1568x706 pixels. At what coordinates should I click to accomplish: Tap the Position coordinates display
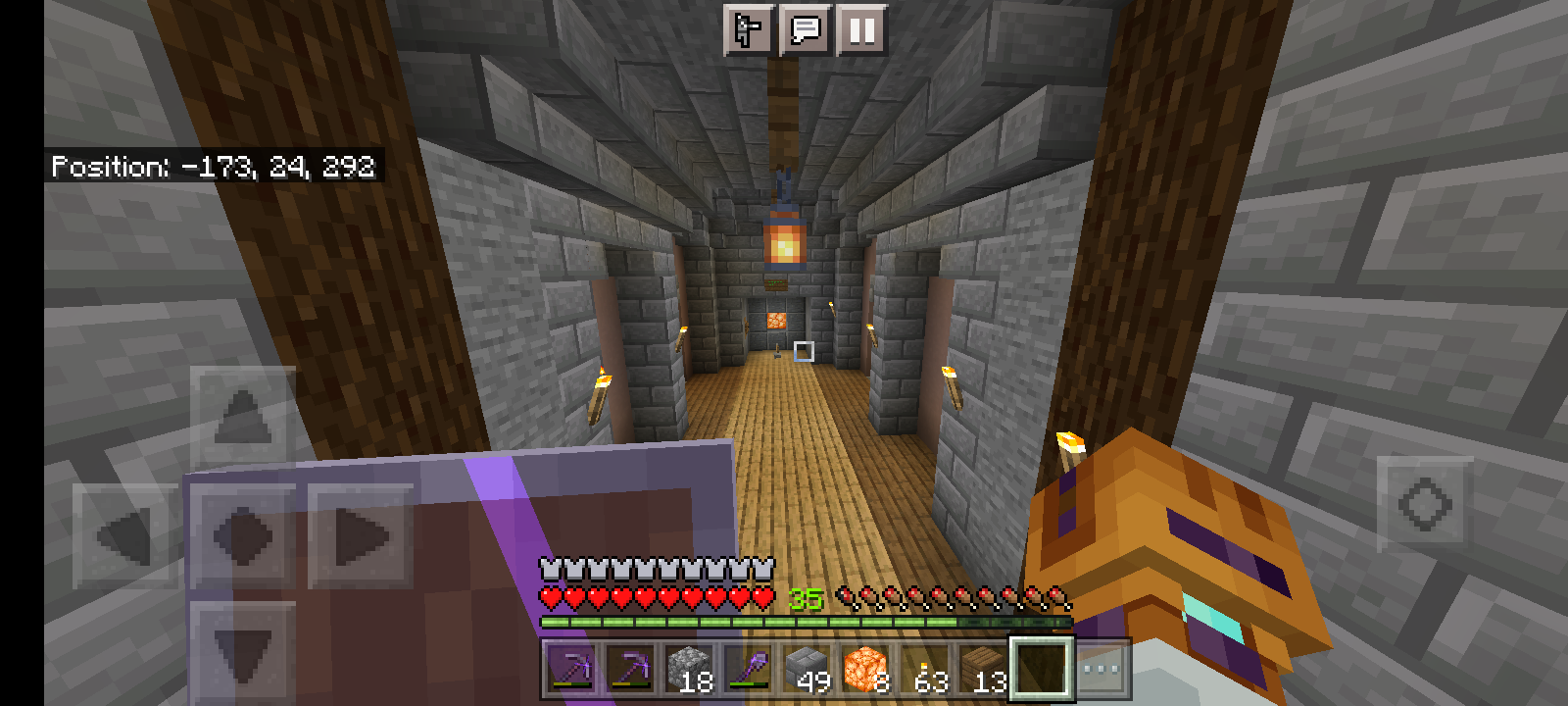(212, 167)
